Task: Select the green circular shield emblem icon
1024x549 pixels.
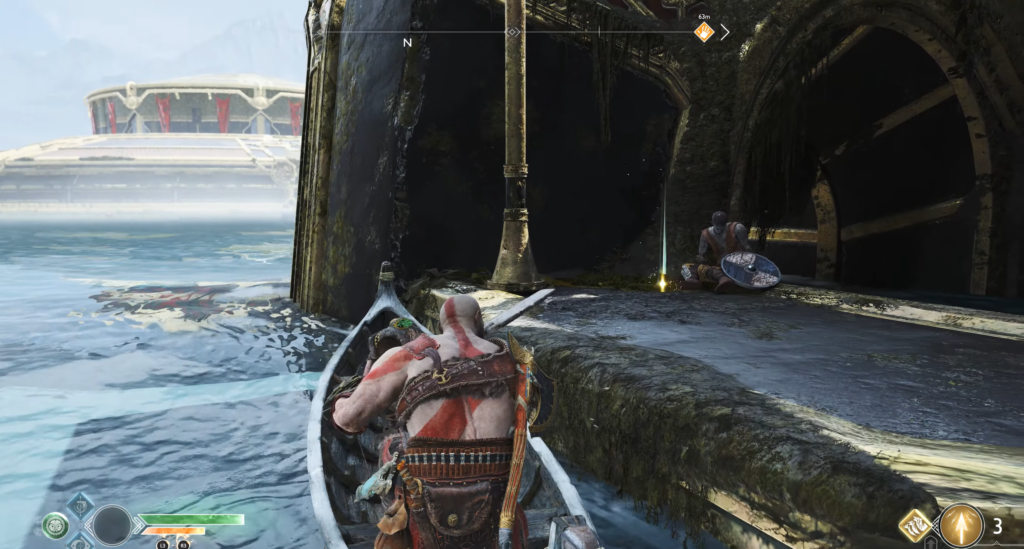Action: click(x=55, y=525)
